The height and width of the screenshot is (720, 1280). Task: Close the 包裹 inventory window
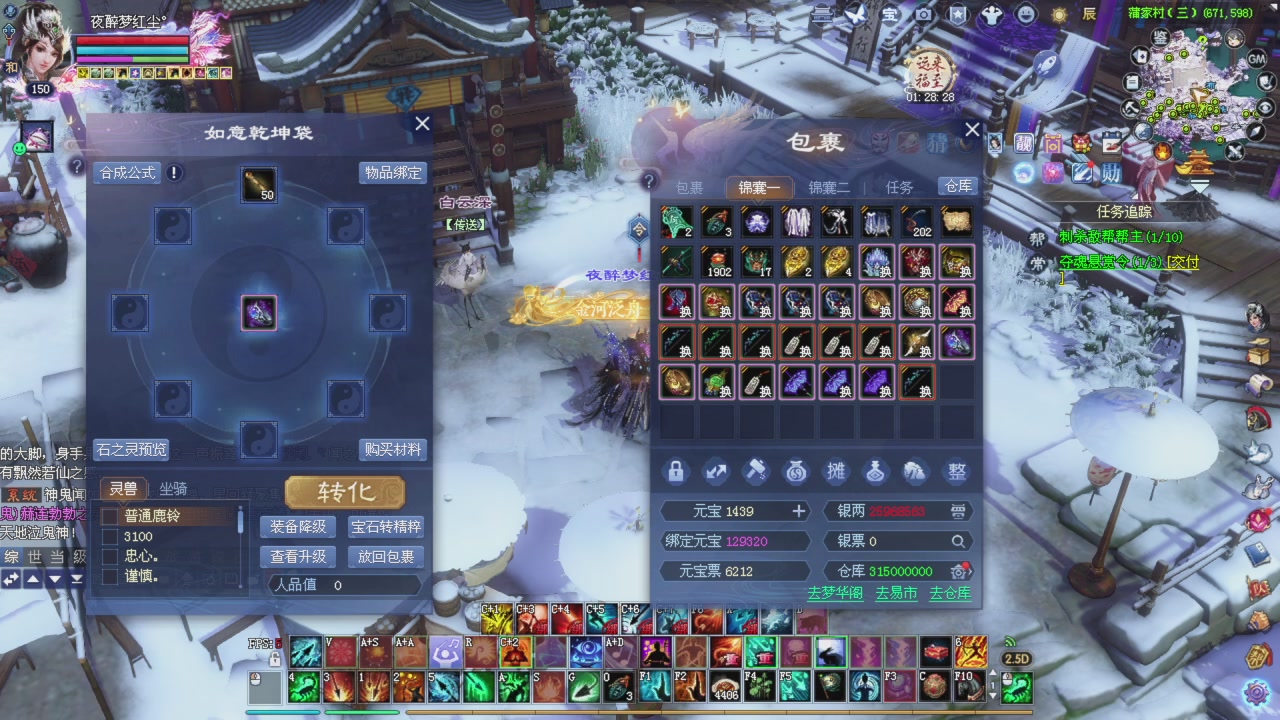[972, 130]
